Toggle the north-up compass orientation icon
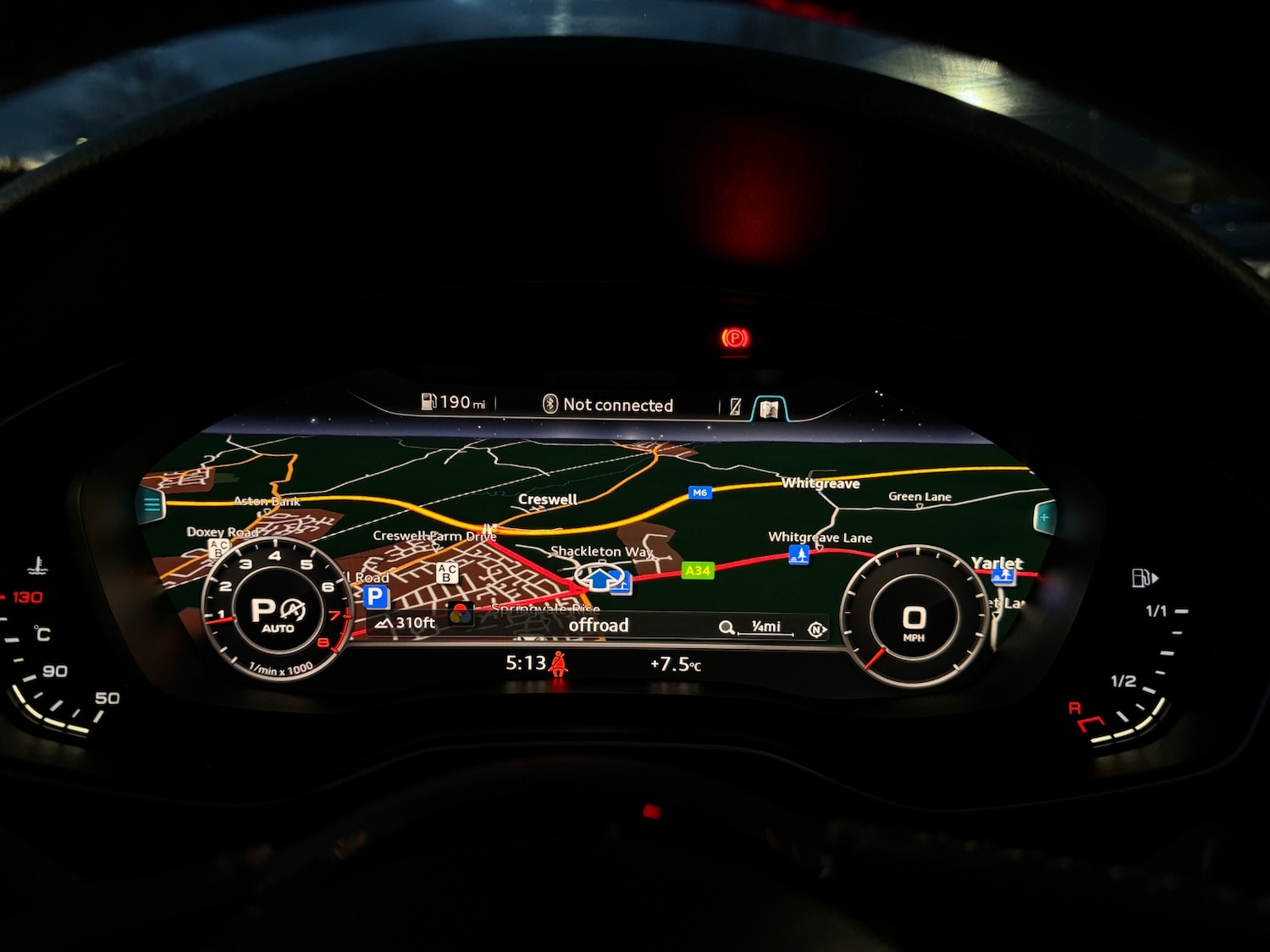Screen dimensions: 1270x952 point(816,629)
